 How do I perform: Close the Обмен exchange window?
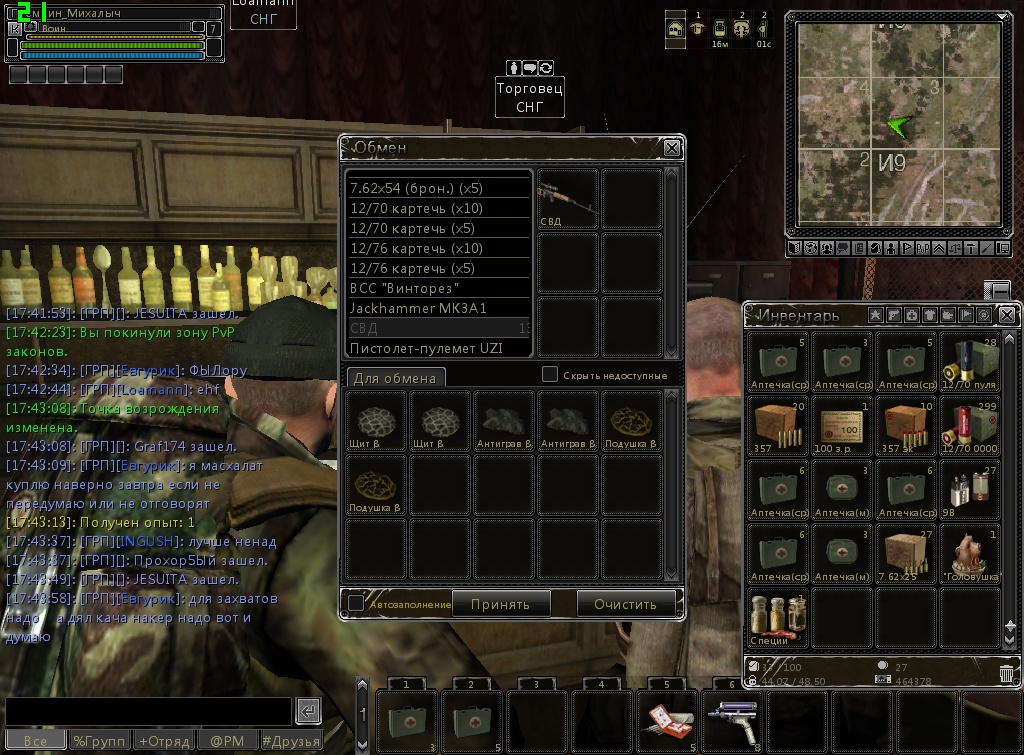[672, 148]
